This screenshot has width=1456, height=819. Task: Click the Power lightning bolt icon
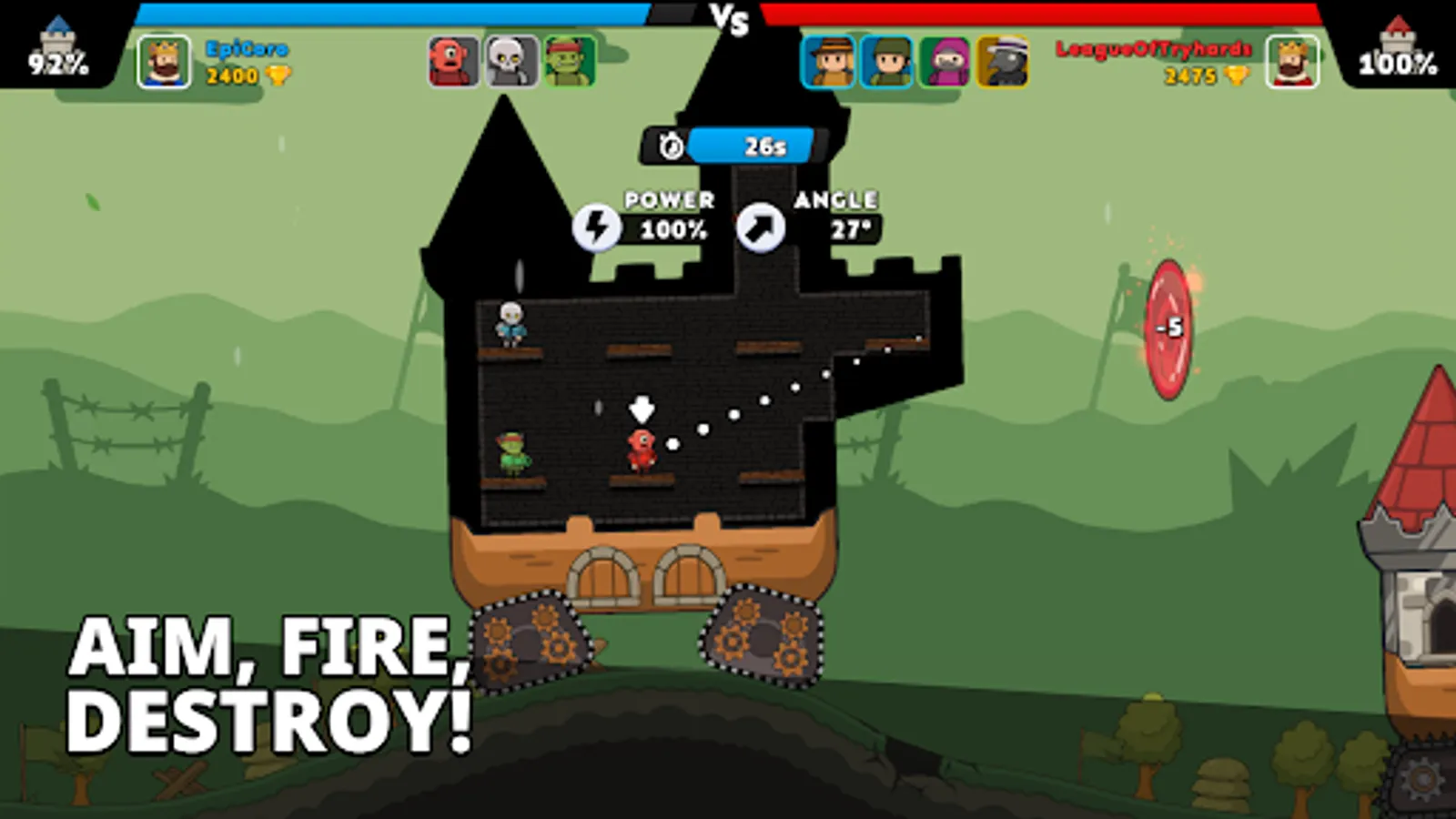tap(598, 226)
